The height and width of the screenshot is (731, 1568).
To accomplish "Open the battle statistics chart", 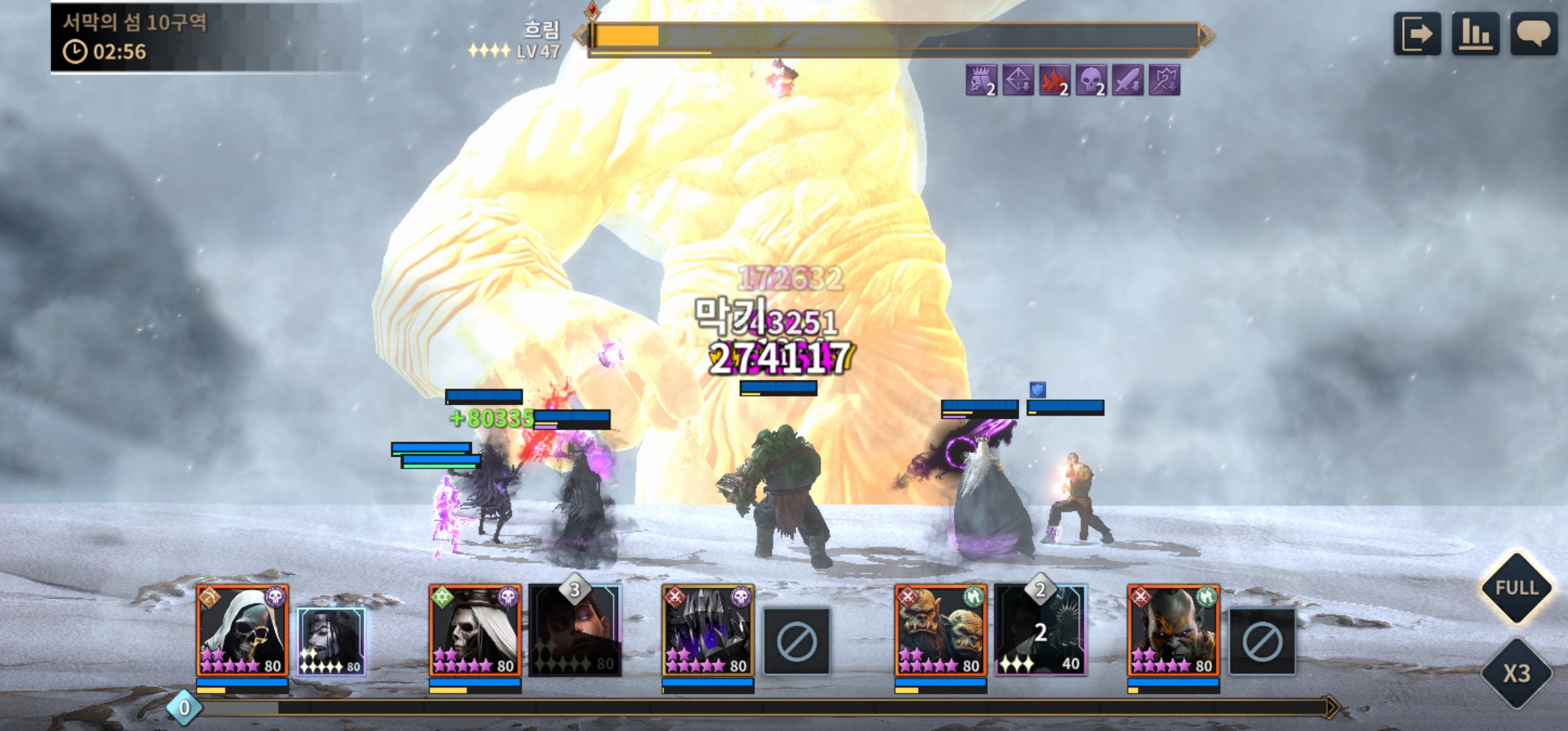I will (x=1475, y=34).
